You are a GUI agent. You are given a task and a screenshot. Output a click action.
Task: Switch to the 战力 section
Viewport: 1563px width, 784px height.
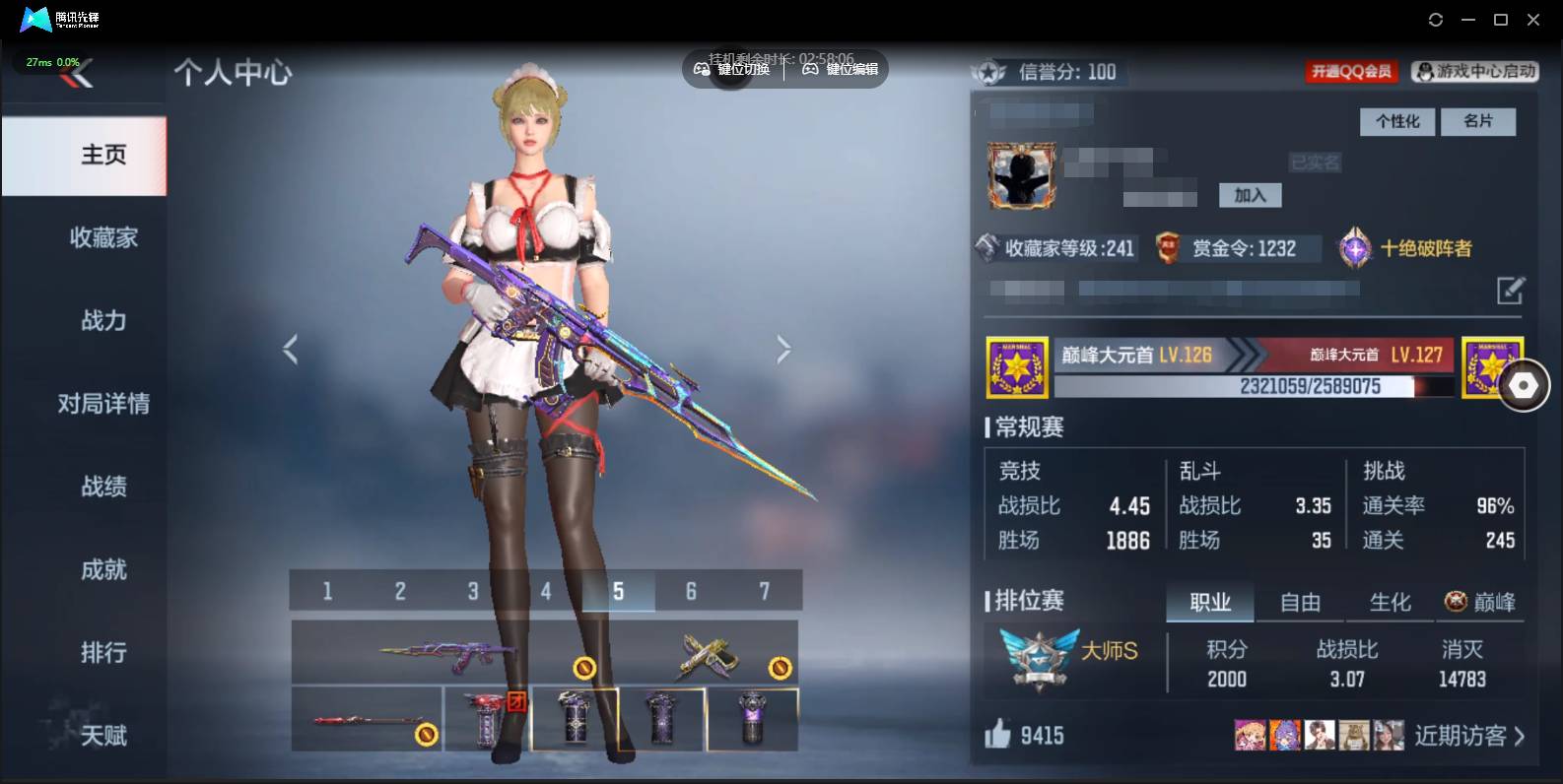click(103, 320)
